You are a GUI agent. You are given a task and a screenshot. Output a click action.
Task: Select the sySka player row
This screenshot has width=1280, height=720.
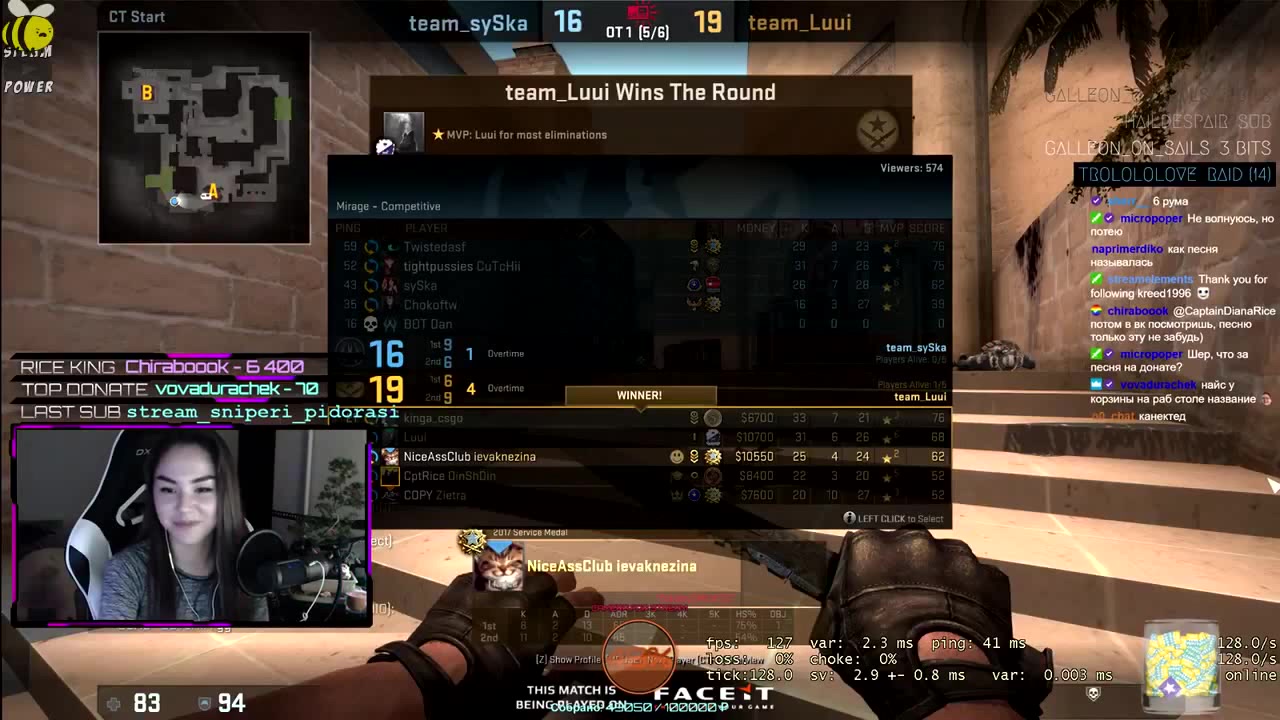click(x=640, y=285)
